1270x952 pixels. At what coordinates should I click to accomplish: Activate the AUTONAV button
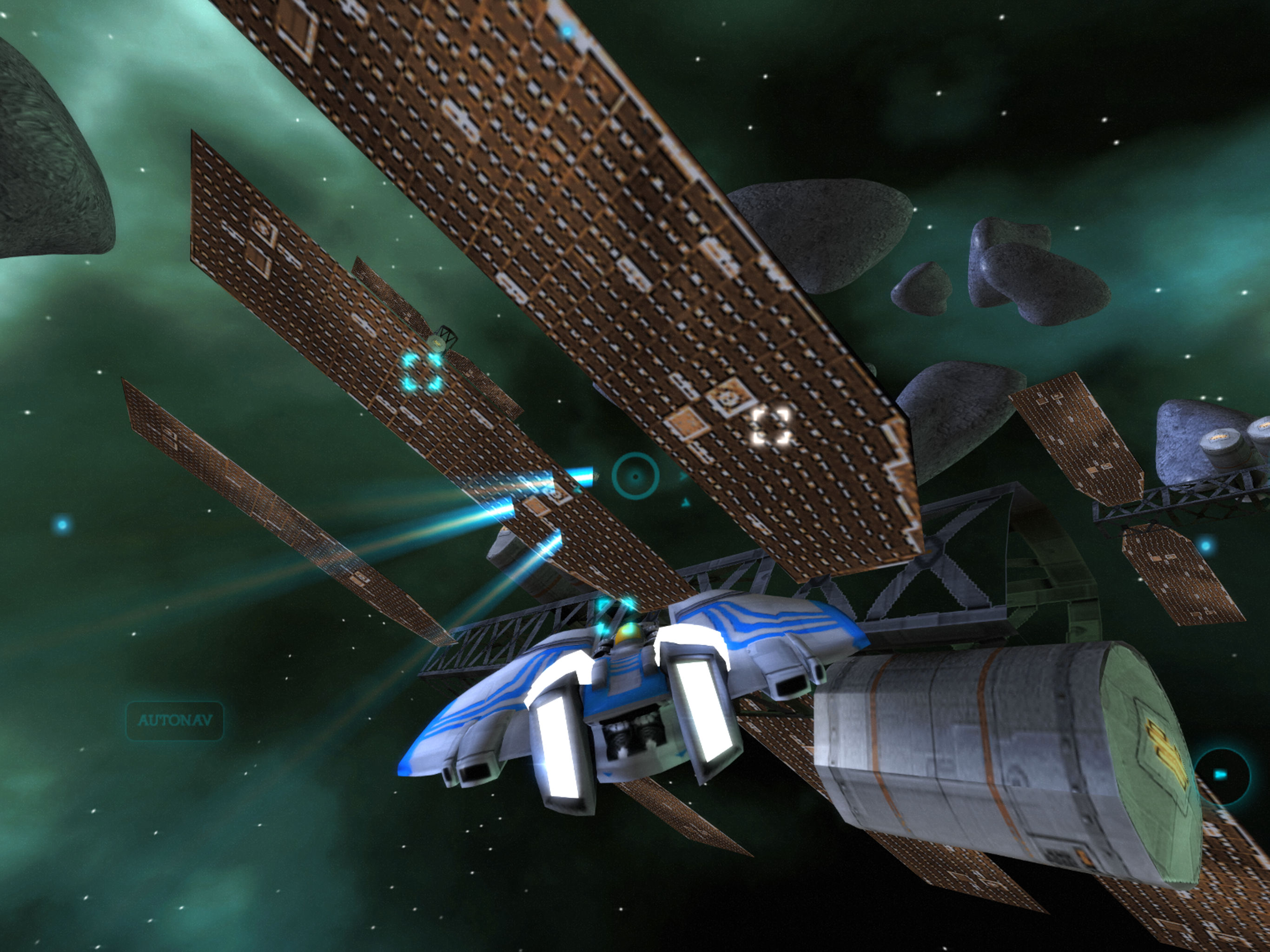[x=174, y=720]
